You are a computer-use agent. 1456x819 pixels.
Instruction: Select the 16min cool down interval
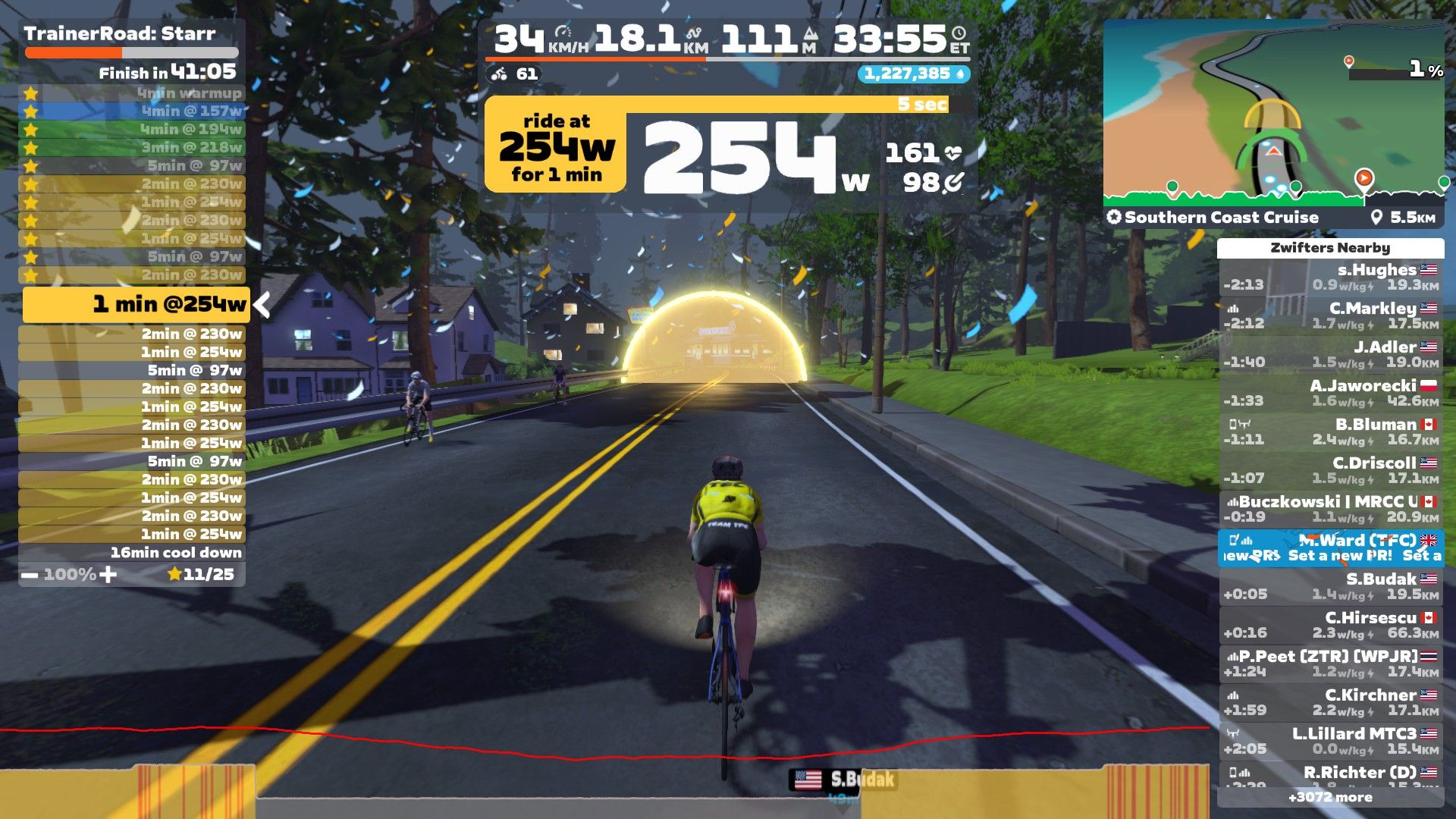click(132, 553)
